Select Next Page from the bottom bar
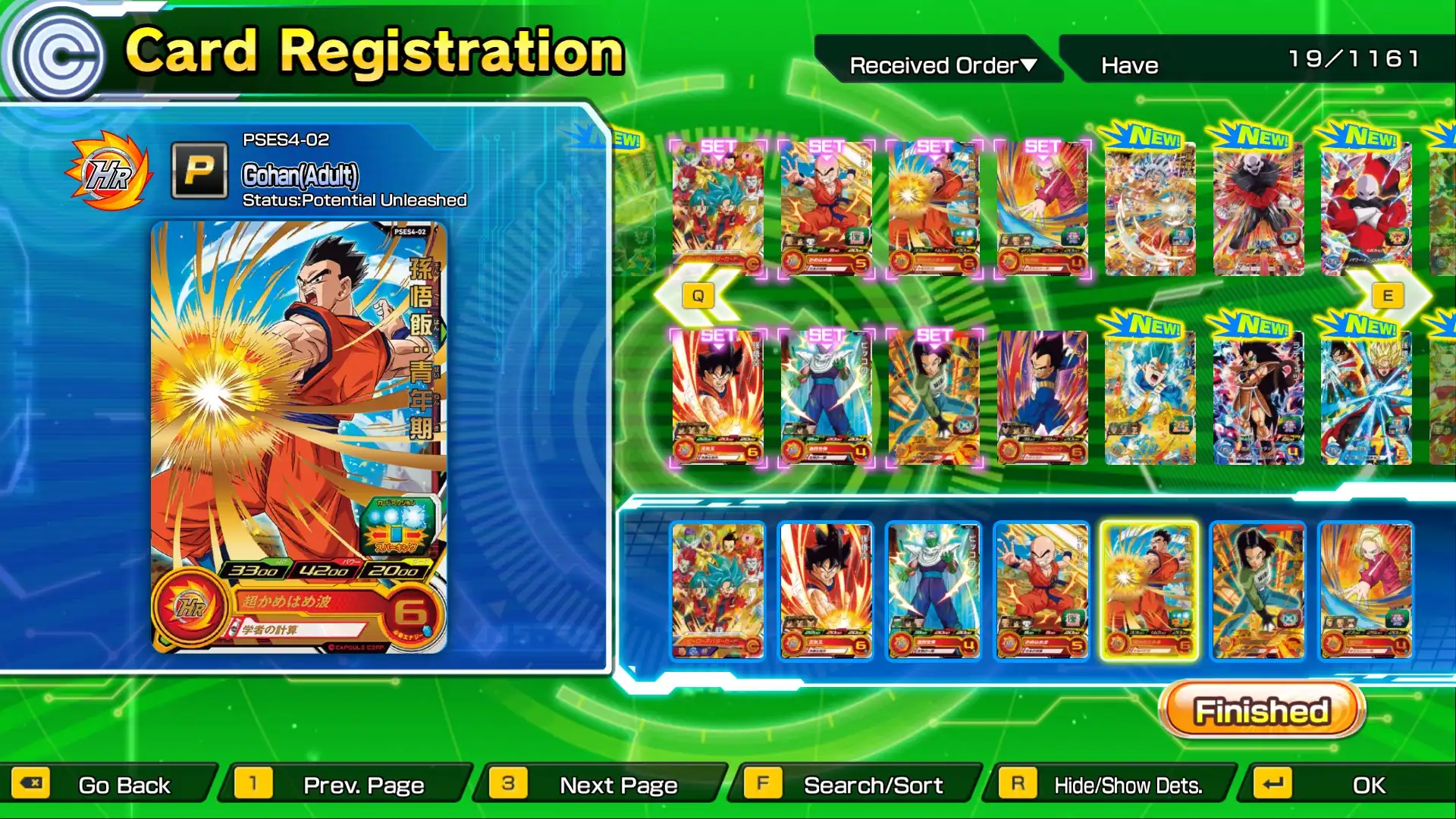The height and width of the screenshot is (819, 1456). tap(618, 785)
